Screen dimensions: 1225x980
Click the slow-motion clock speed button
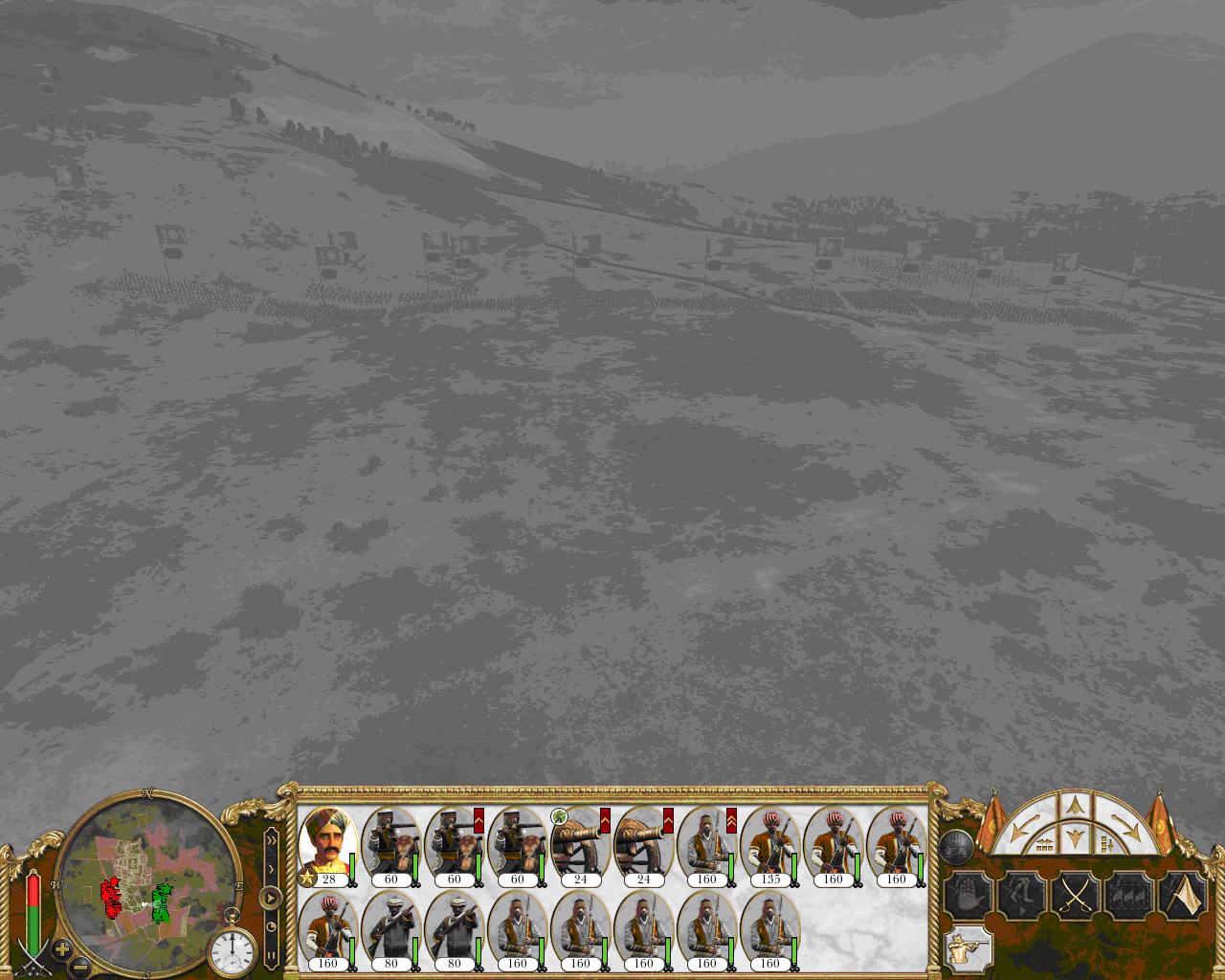[272, 926]
